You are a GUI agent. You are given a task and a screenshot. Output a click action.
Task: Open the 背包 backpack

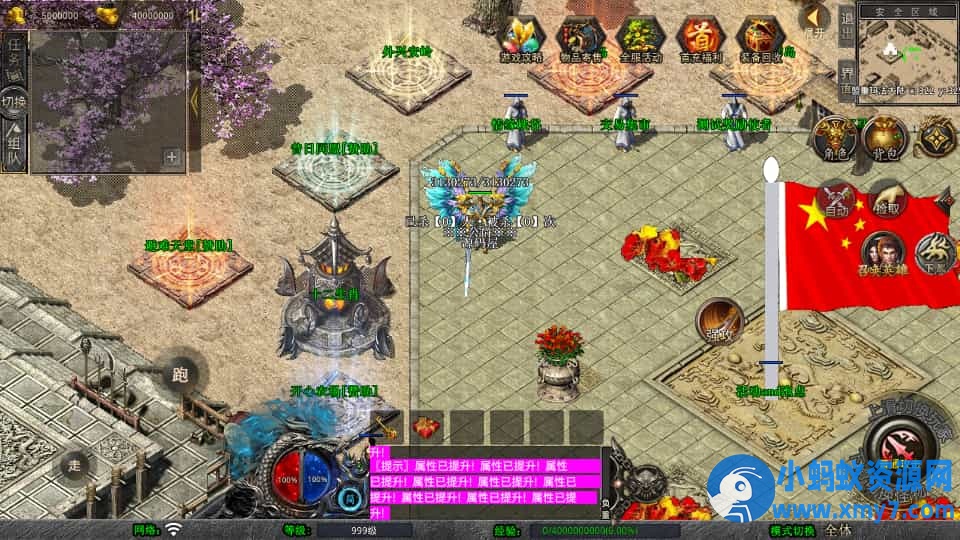(883, 138)
